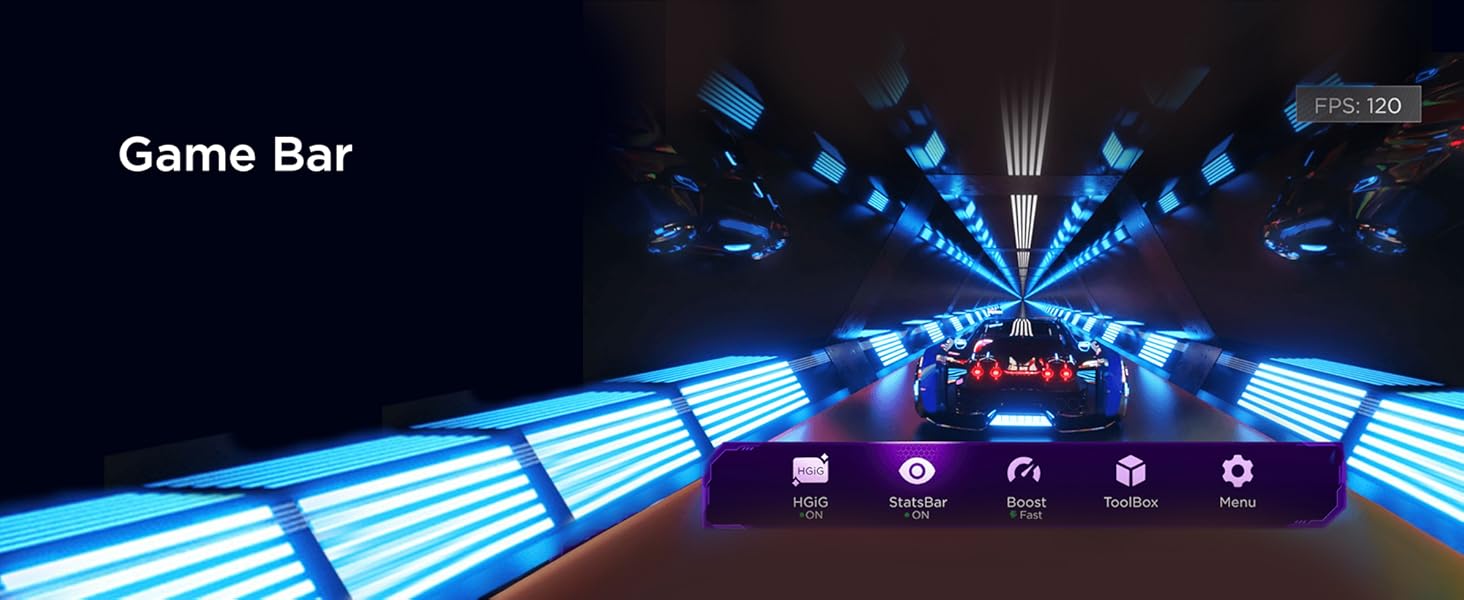This screenshot has height=600, width=1464.
Task: Open the ToolBox cube icon
Action: click(1131, 471)
